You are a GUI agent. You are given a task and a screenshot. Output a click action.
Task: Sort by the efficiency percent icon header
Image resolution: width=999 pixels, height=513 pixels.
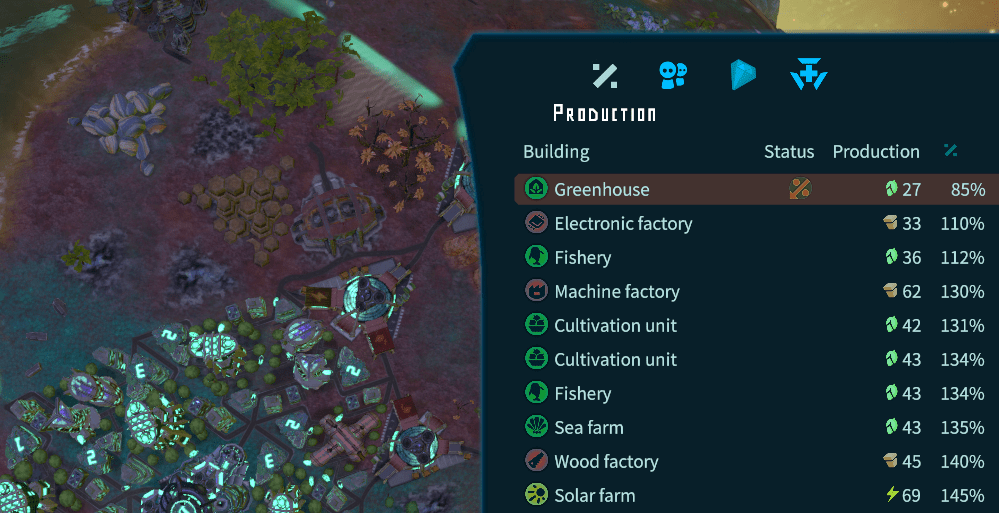coord(951,152)
